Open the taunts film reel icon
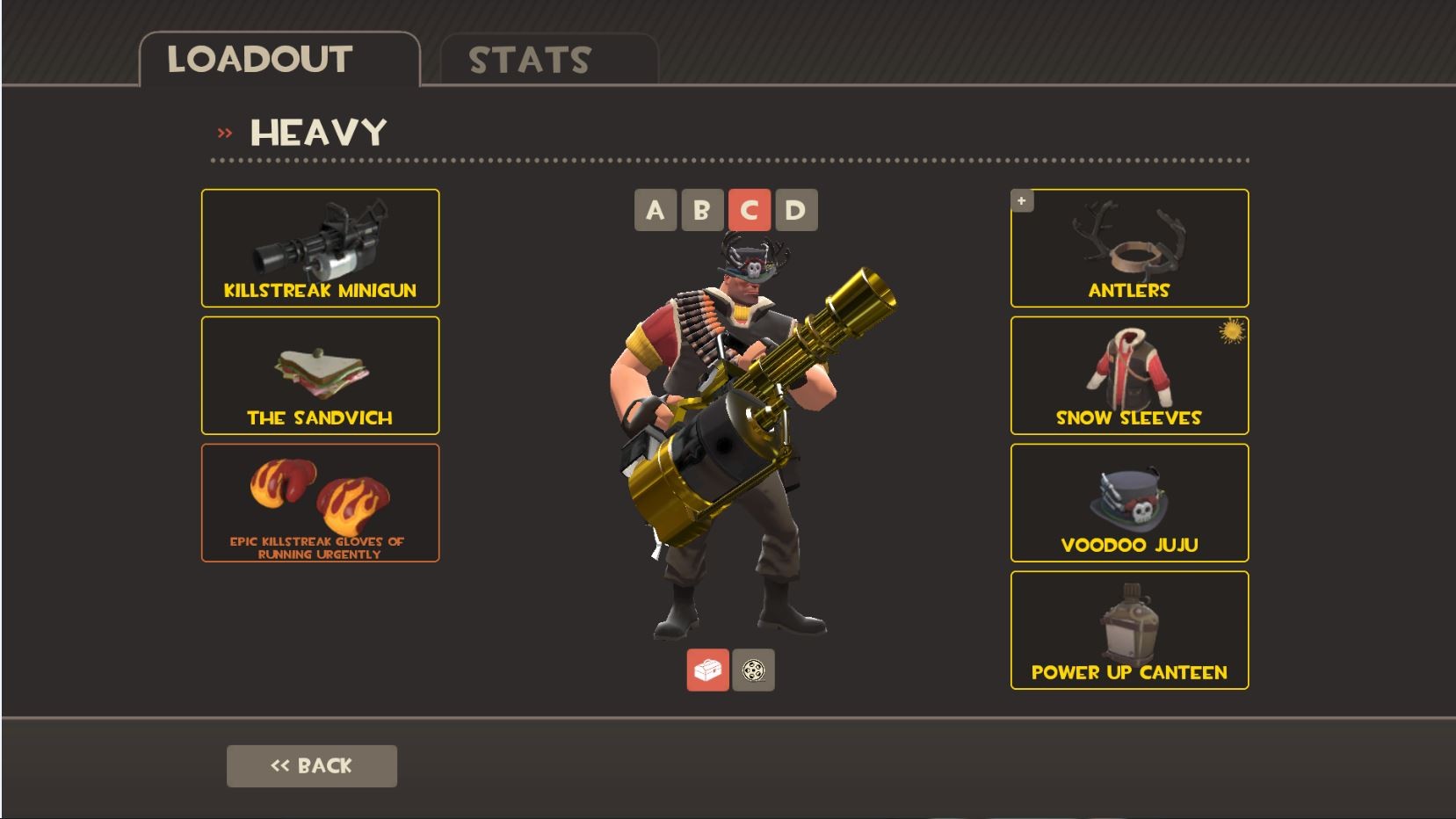Screen dimensions: 1456x819 coord(756,669)
